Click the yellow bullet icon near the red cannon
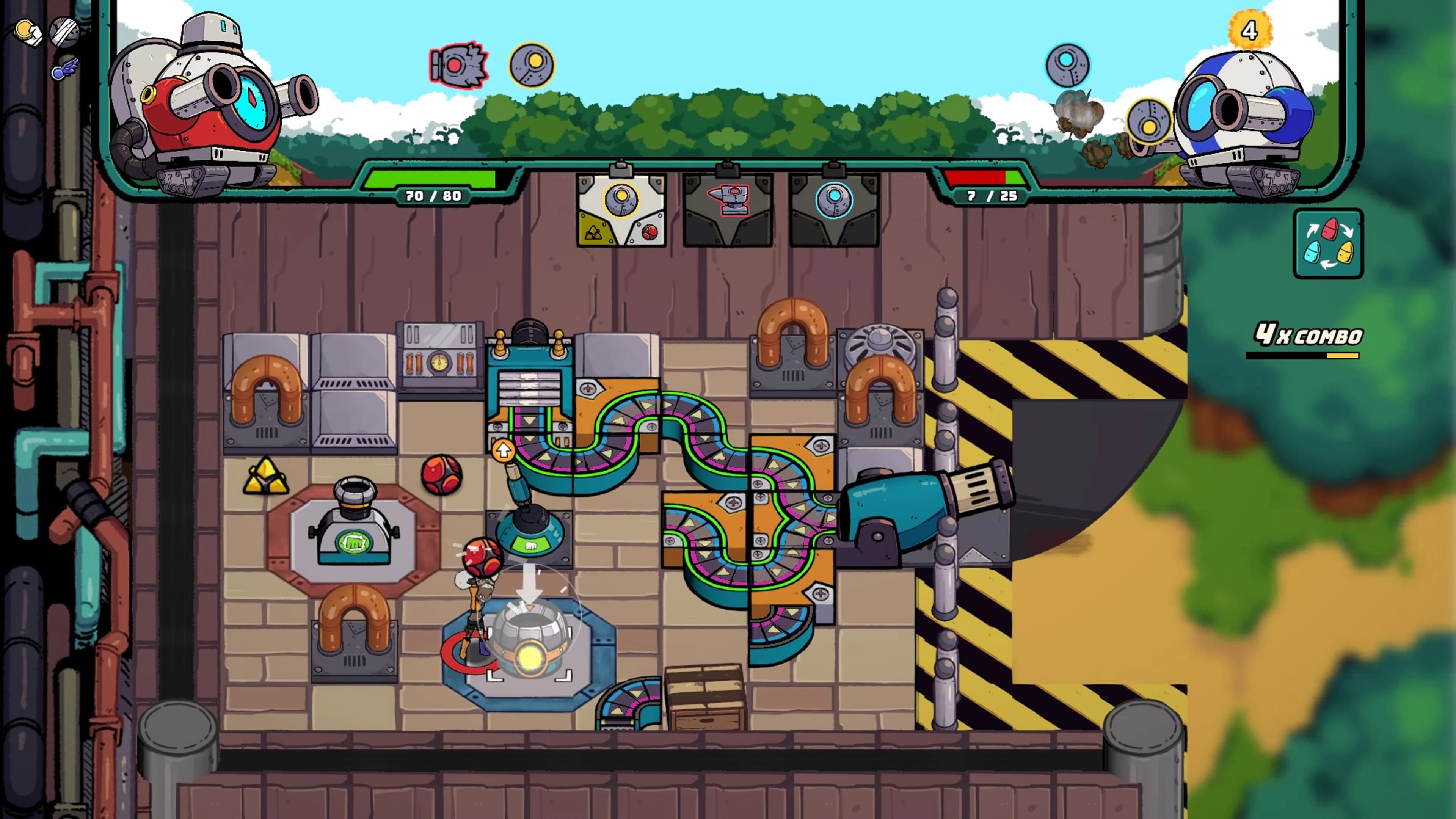This screenshot has height=819, width=1456. coord(532,64)
